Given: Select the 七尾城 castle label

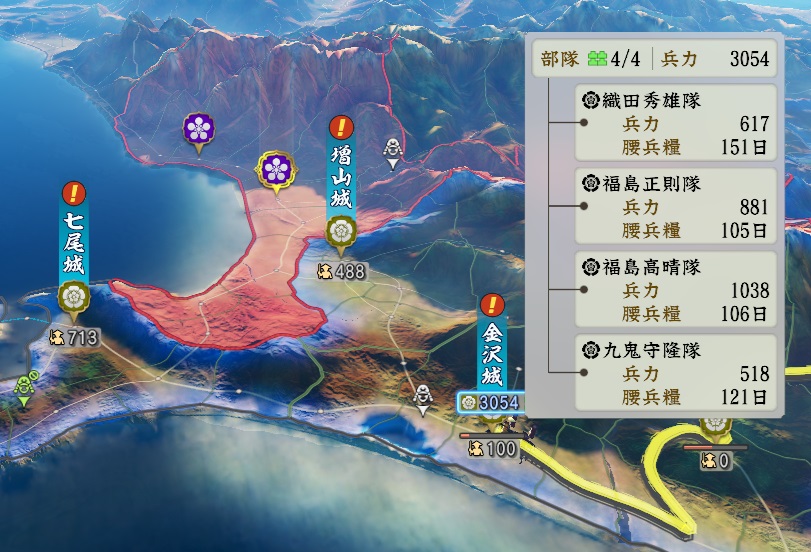Looking at the screenshot, I should pyautogui.click(x=73, y=243).
